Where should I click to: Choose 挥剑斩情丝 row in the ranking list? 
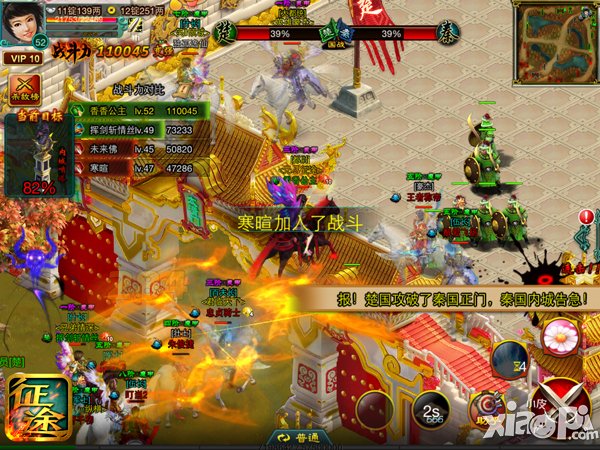tap(142, 130)
